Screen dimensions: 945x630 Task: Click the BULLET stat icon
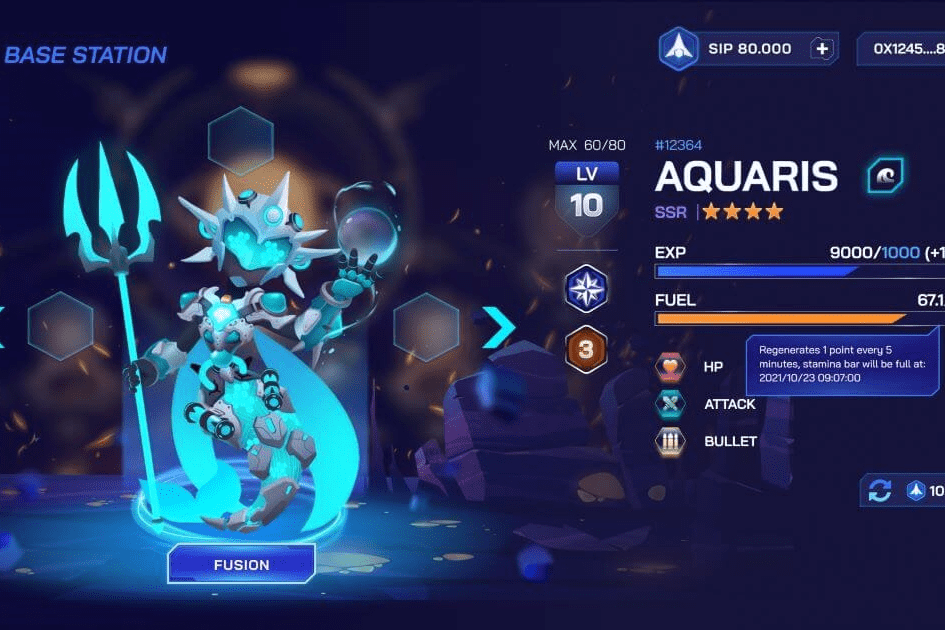(x=670, y=441)
